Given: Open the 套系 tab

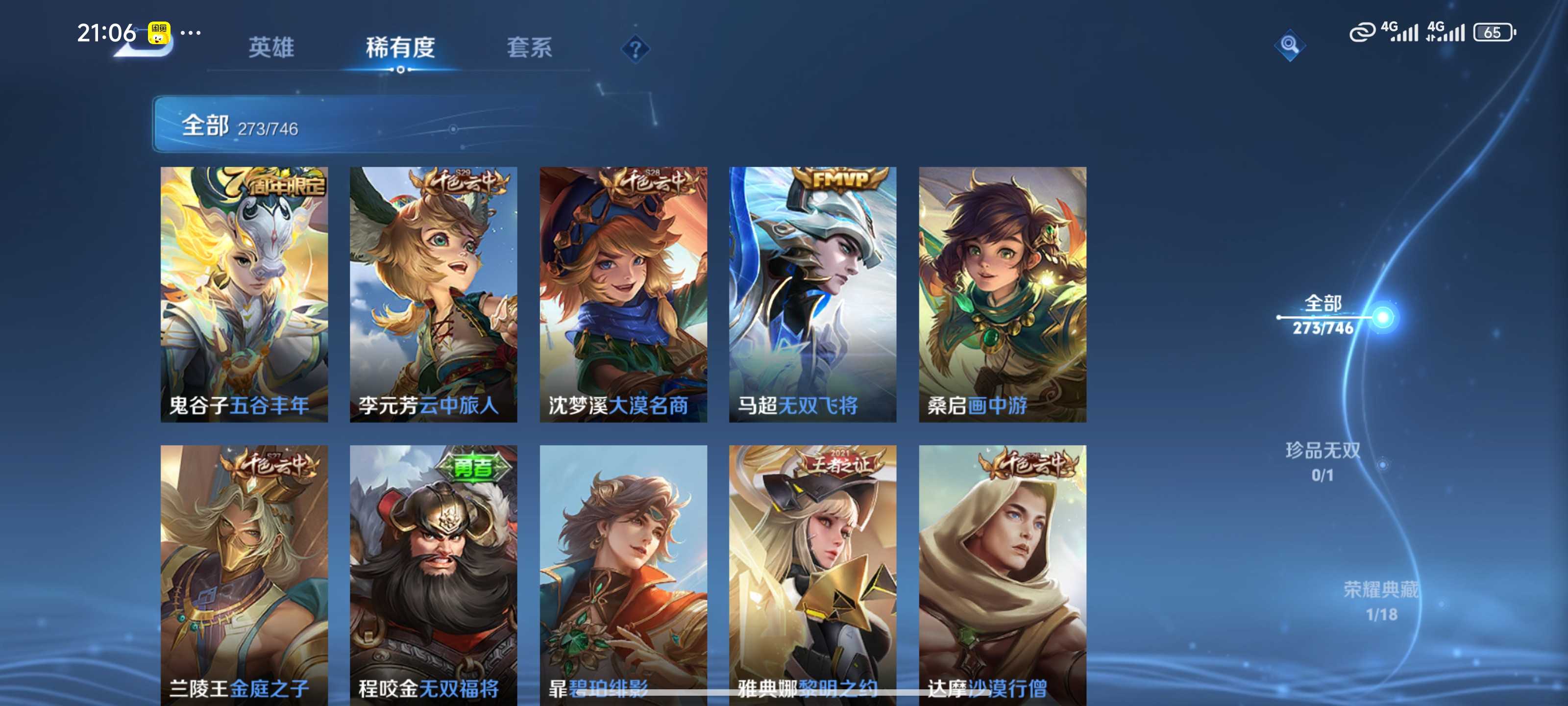Looking at the screenshot, I should [530, 49].
